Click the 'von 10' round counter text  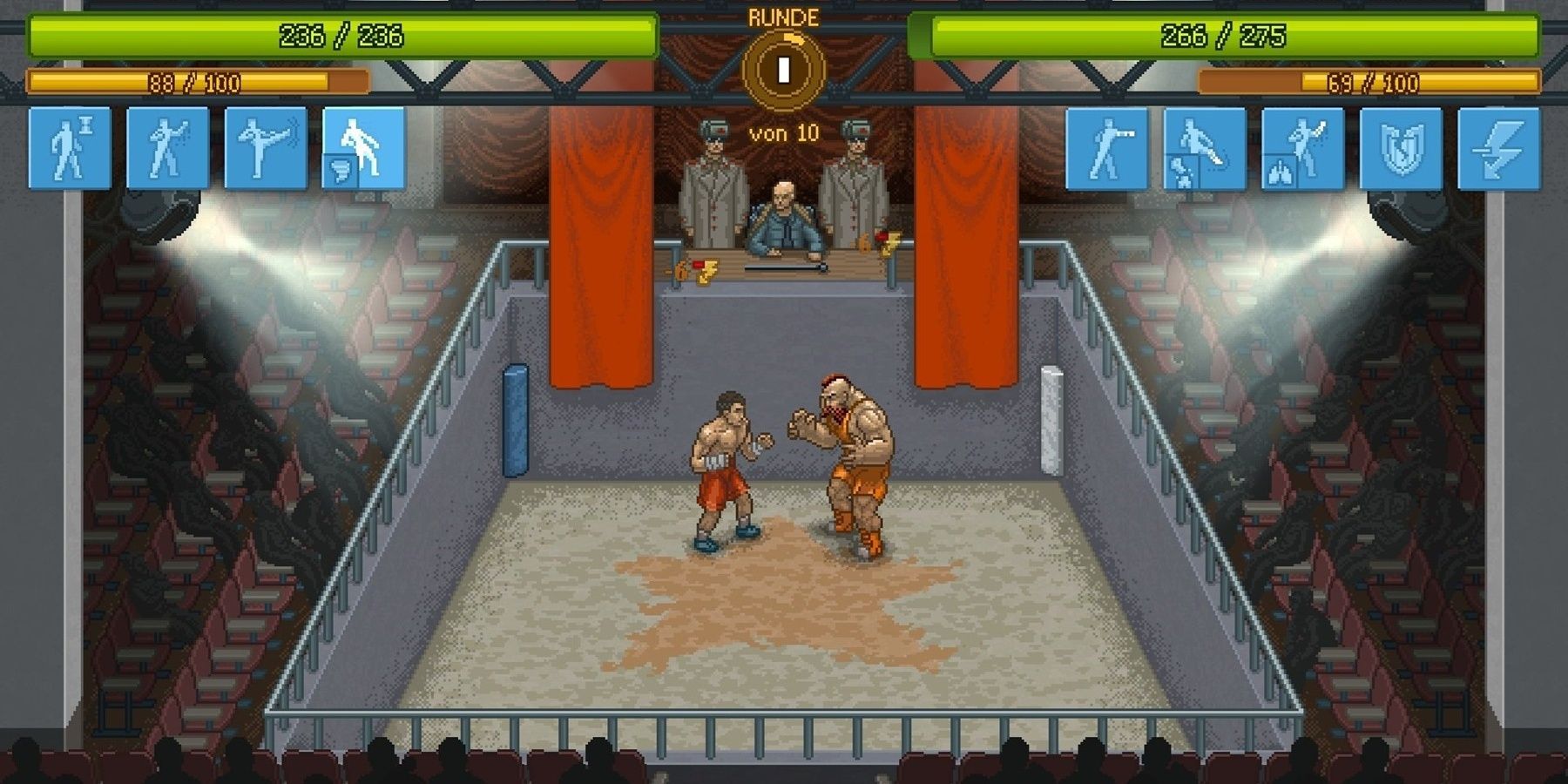[x=782, y=132]
